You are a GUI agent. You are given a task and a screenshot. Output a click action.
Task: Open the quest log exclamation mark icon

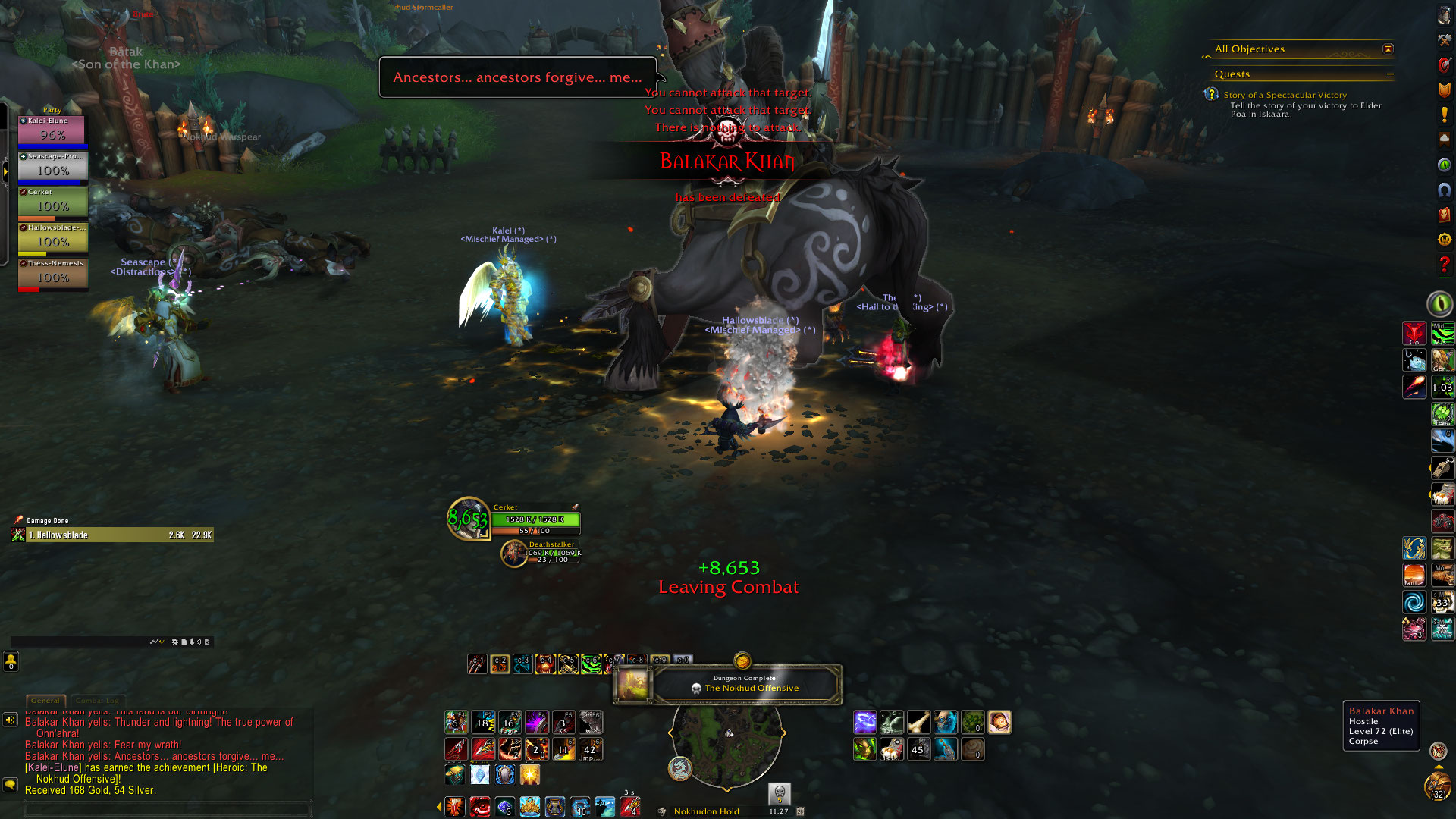(x=1444, y=115)
